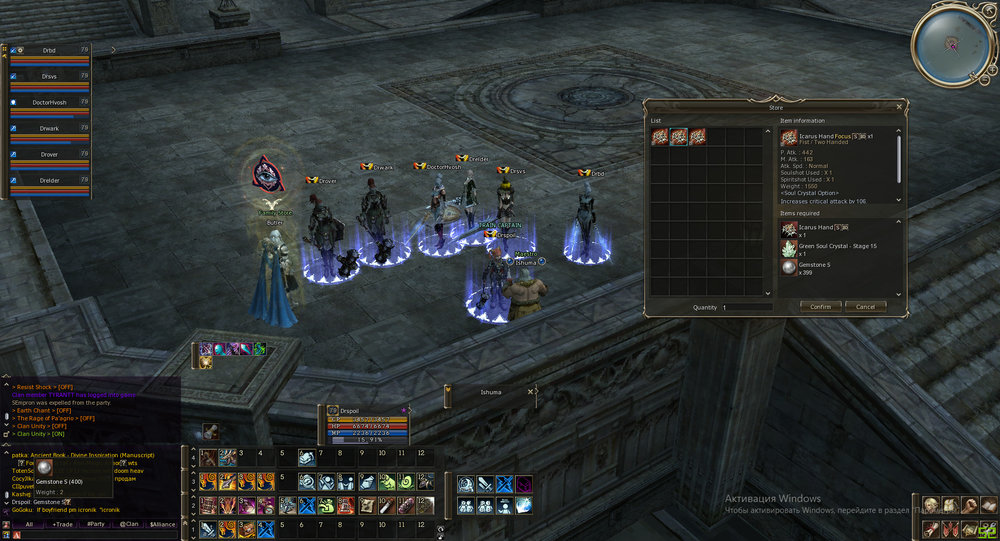
Task: Select the All chat tab
Action: [x=29, y=524]
